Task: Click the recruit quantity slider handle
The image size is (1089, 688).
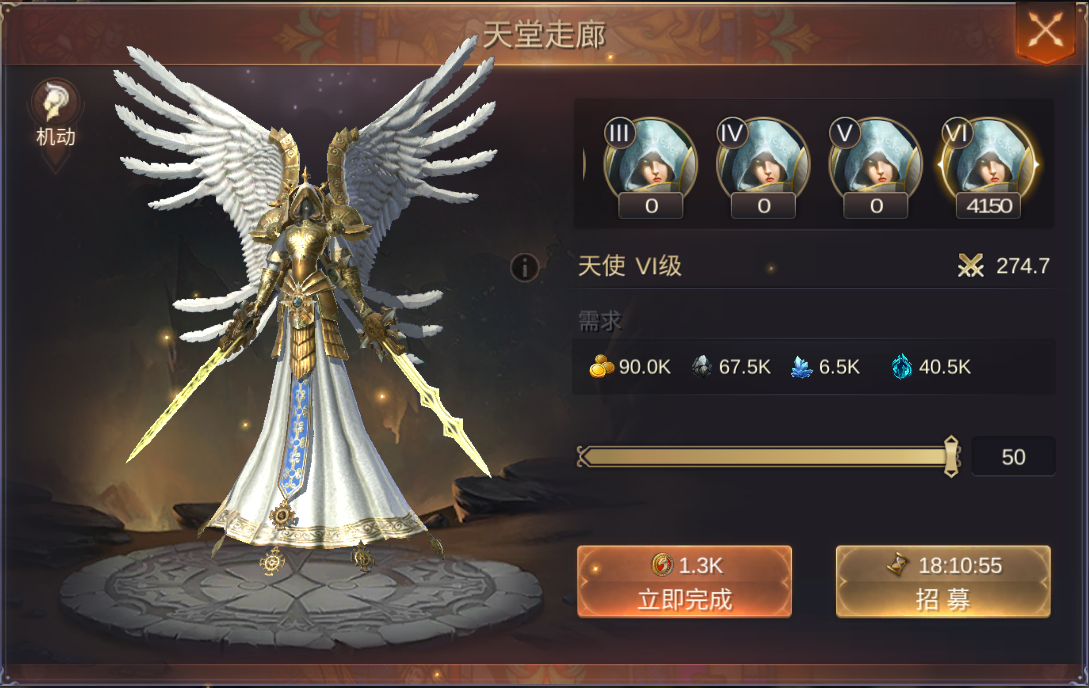Action: click(951, 457)
